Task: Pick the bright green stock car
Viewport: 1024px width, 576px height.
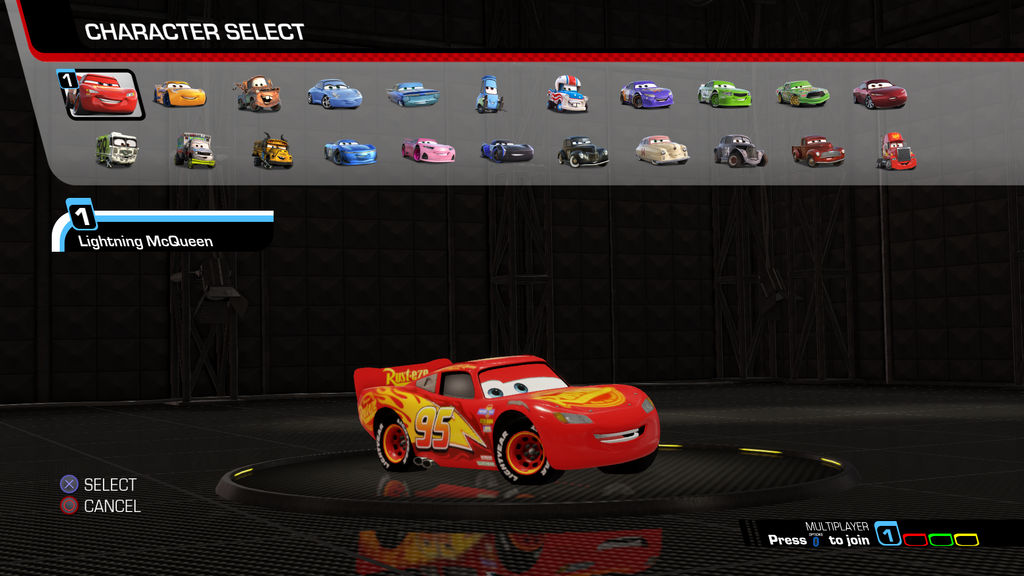Action: click(724, 94)
